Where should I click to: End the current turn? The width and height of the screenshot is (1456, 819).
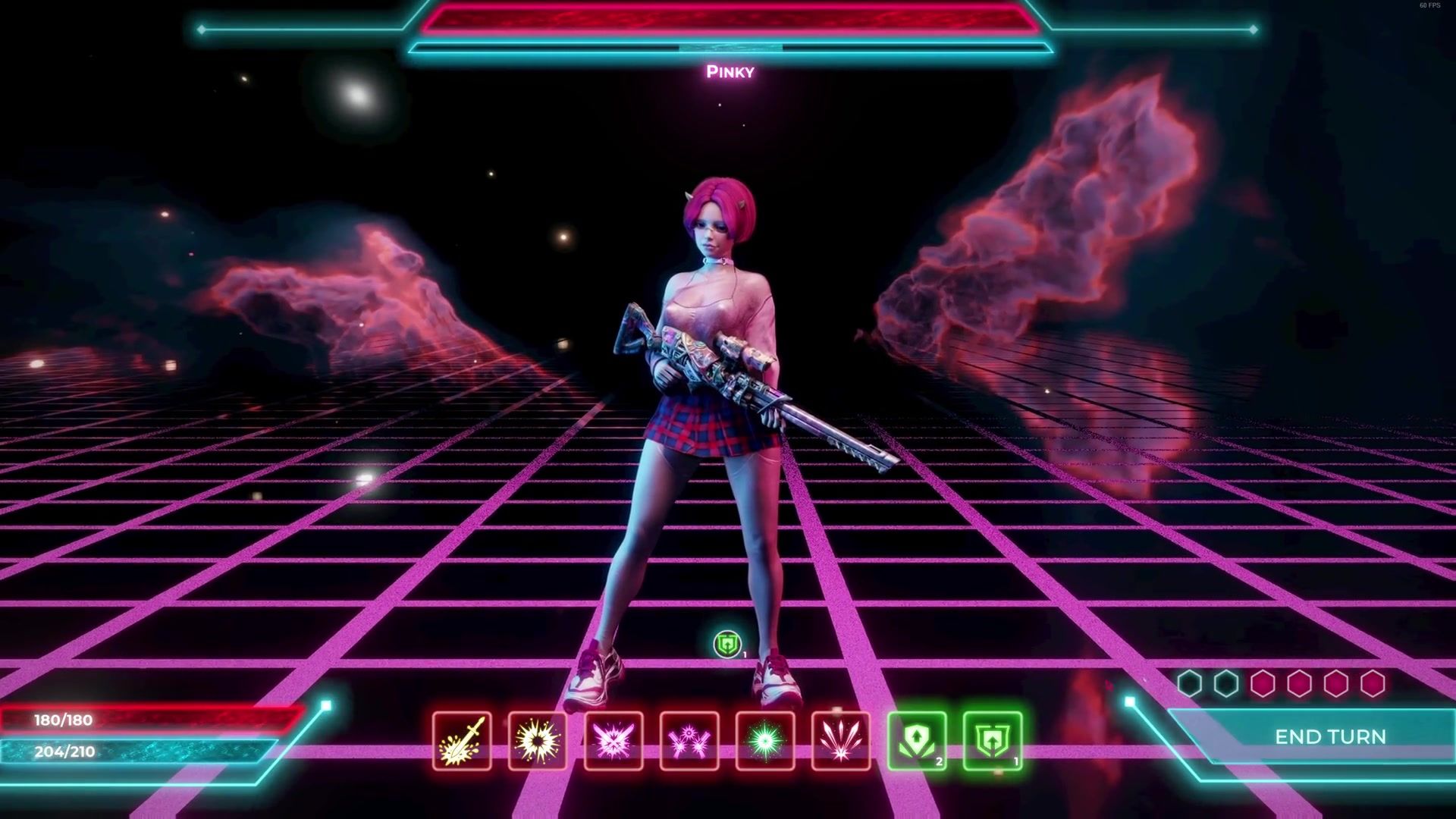[x=1330, y=736]
